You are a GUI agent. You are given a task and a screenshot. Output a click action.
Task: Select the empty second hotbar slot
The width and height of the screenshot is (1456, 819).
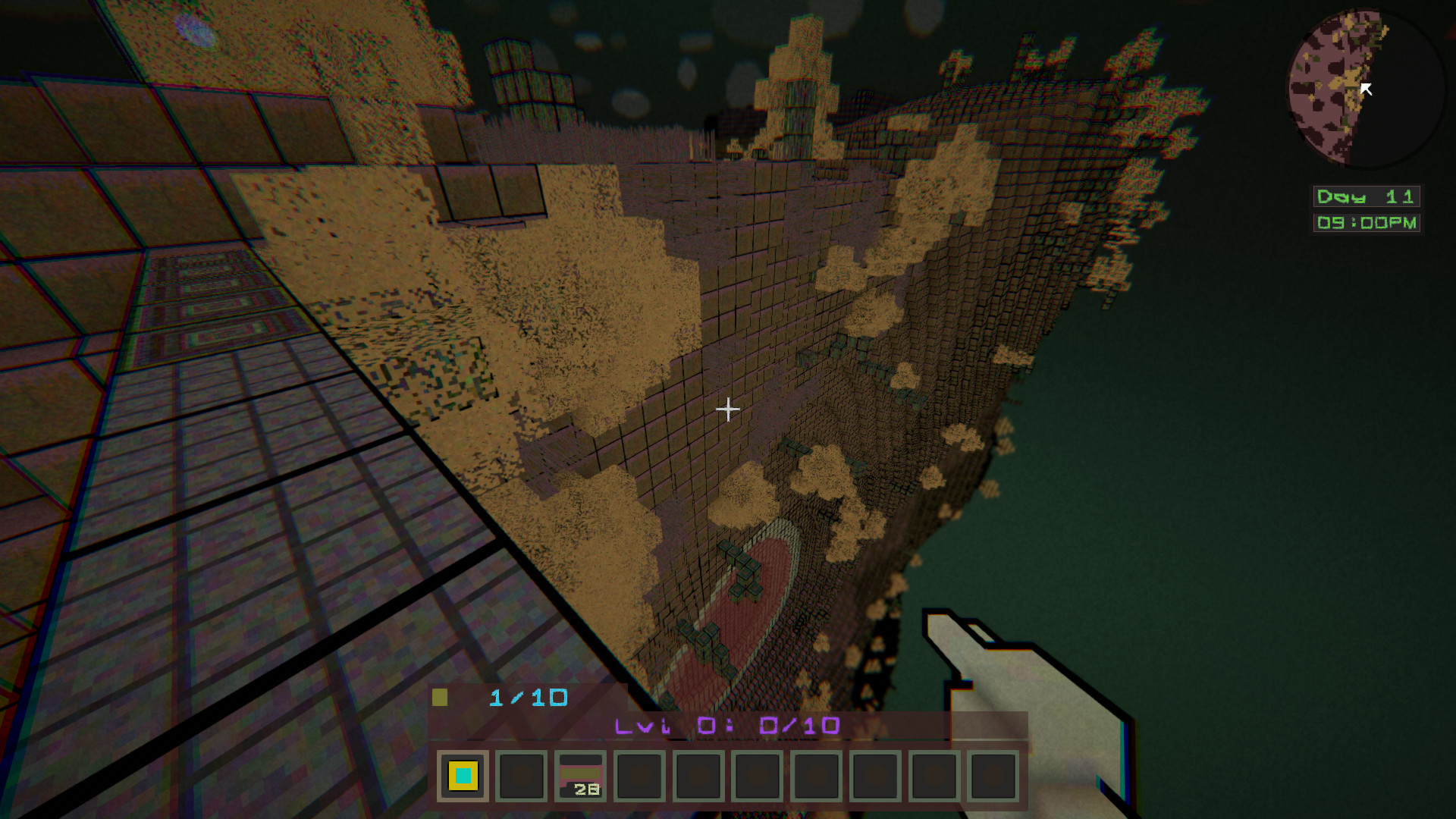pos(521,777)
